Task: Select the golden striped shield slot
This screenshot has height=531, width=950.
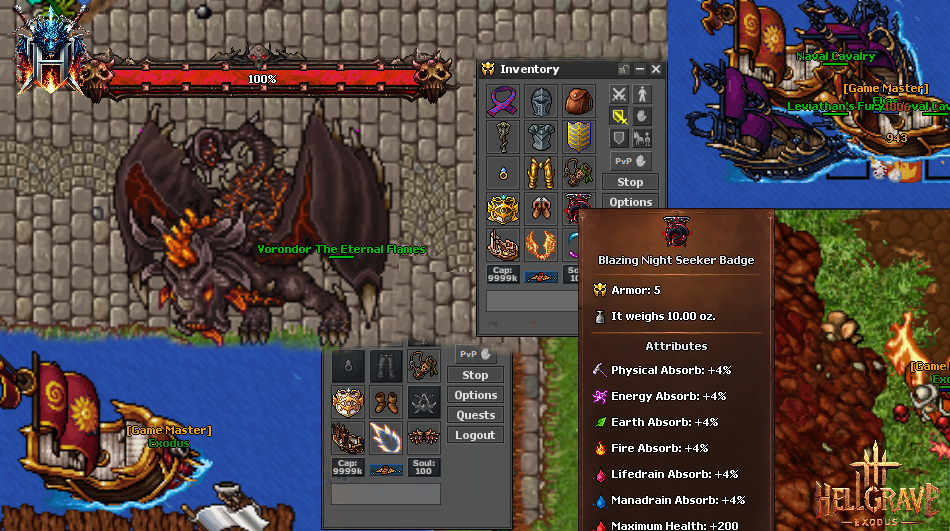Action: pyautogui.click(x=578, y=136)
